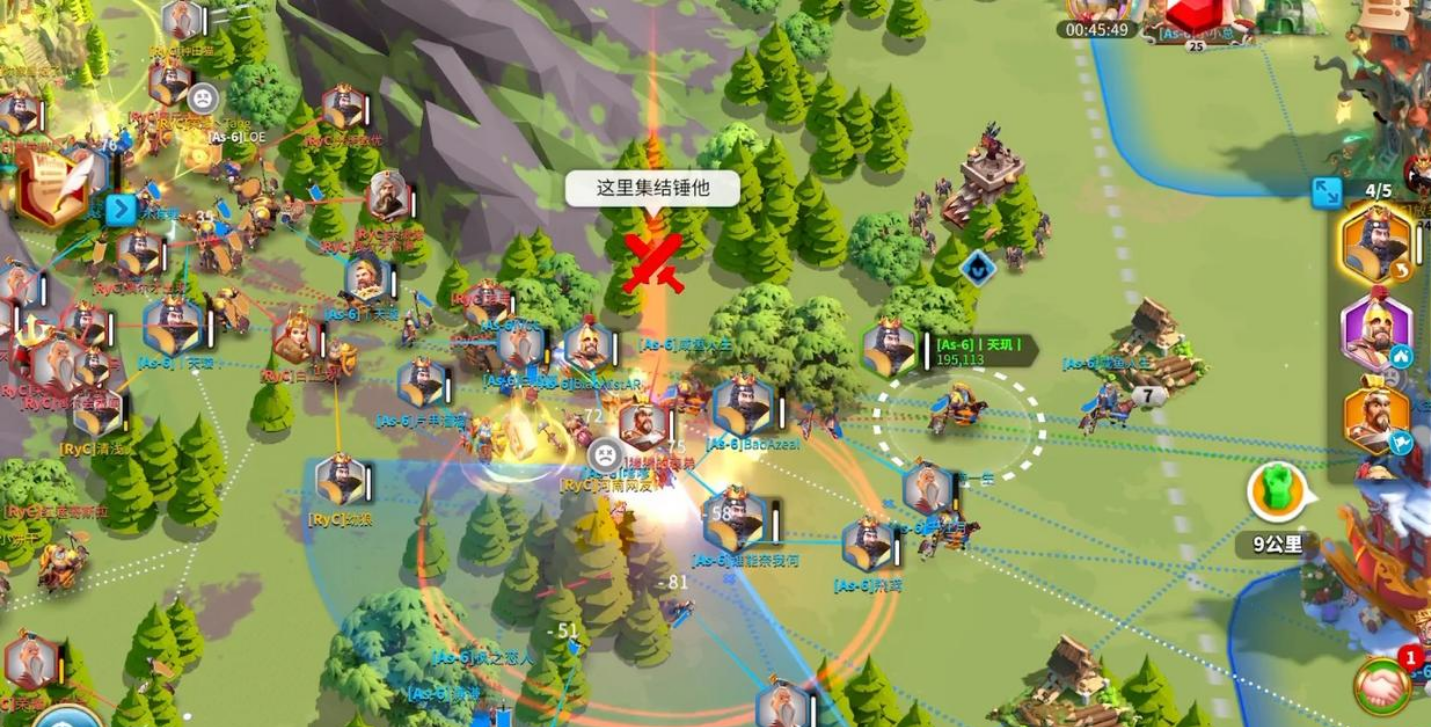Viewport: 1431px width, 727px height.
Task: Click the blue arrow expand button
Action: (x=121, y=210)
